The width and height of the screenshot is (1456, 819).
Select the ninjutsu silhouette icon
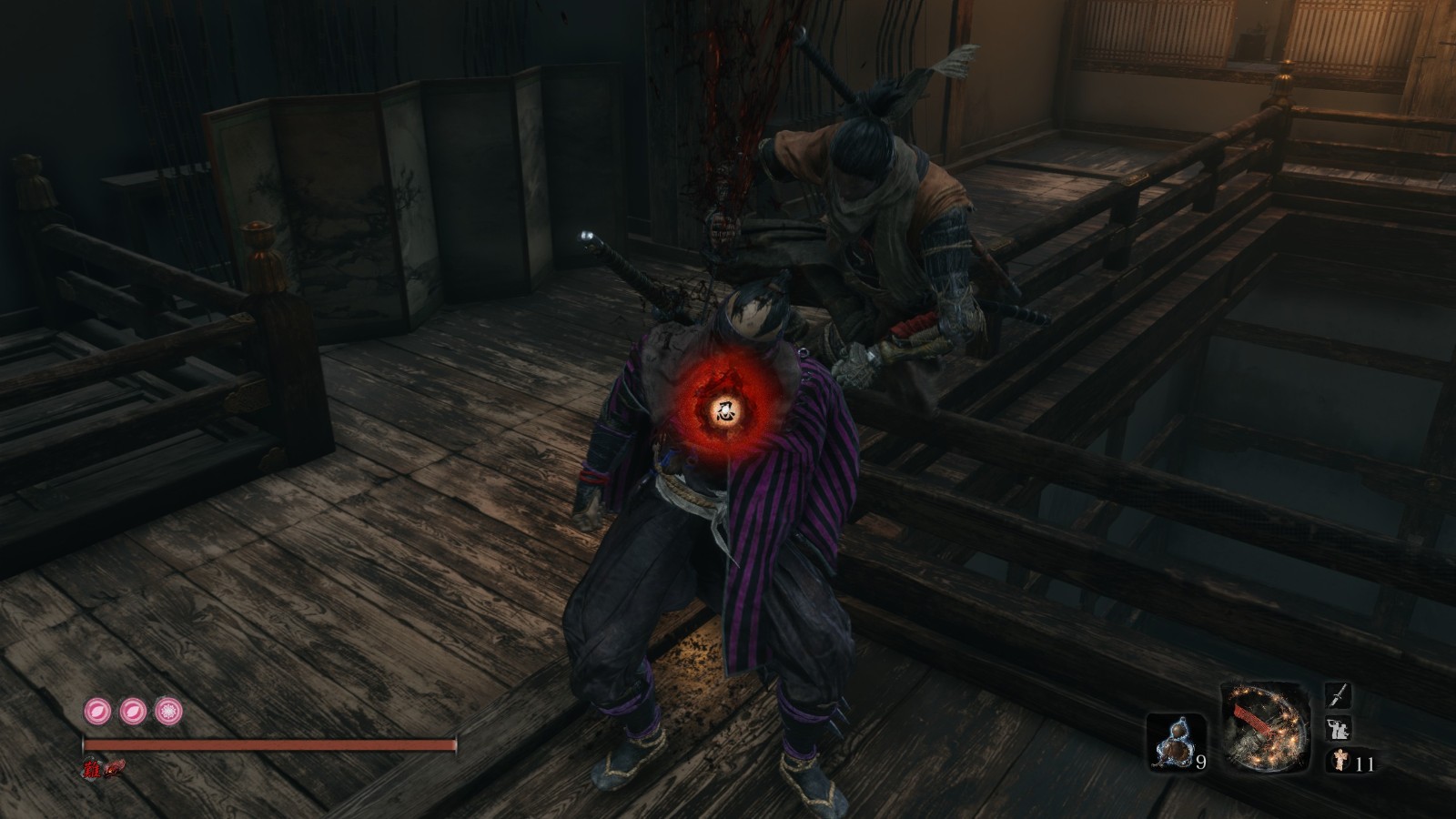[x=1339, y=729]
